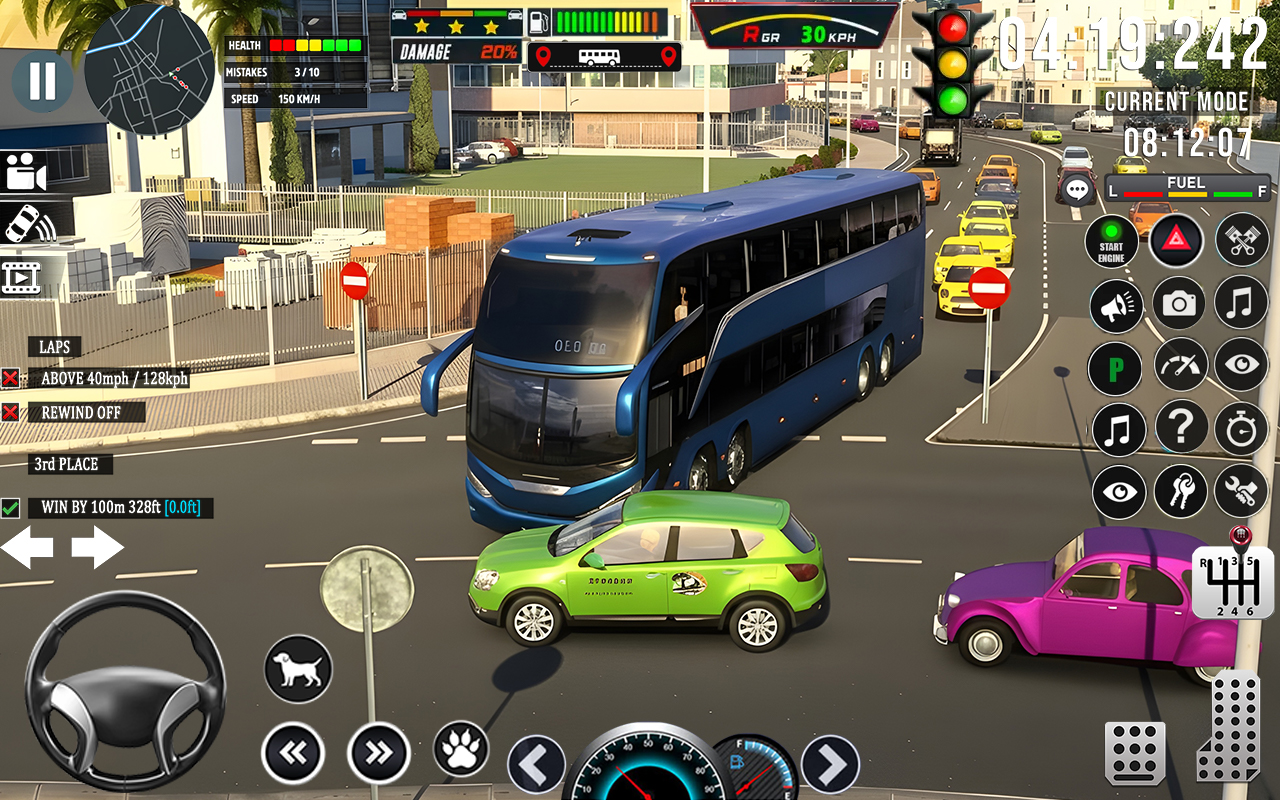Uncheck the ABOVE 40mph objective box

11,379
